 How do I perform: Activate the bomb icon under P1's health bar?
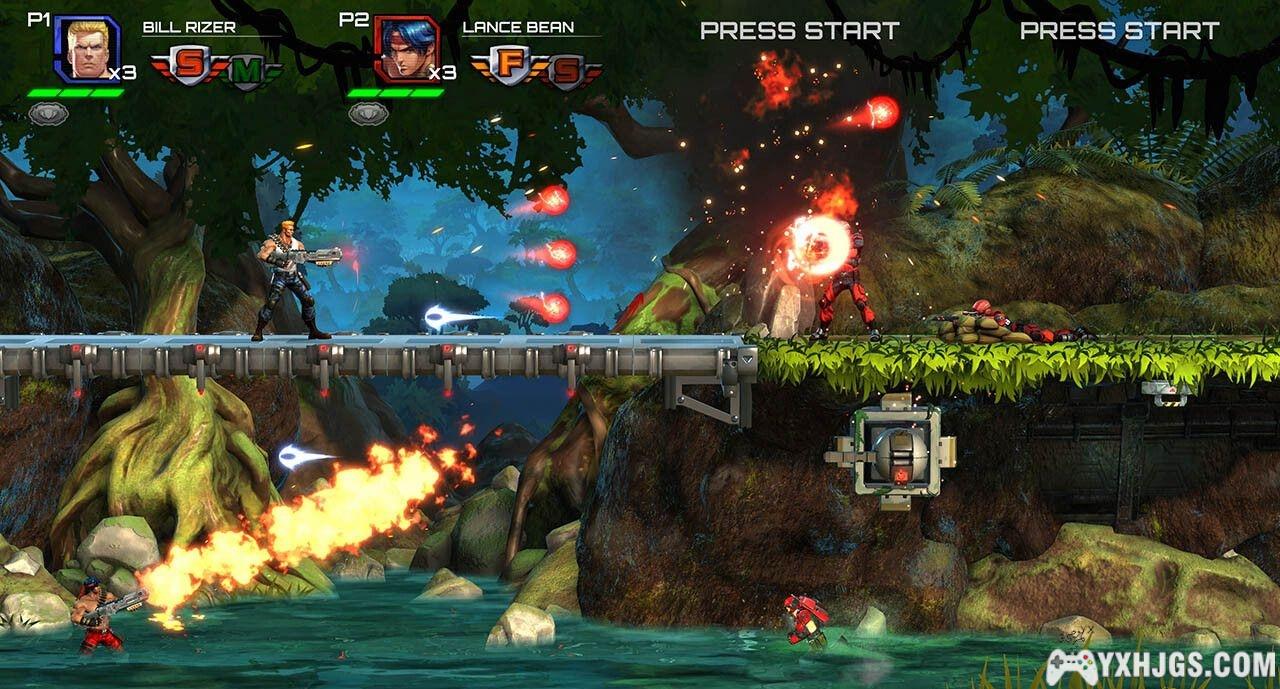[x=47, y=114]
